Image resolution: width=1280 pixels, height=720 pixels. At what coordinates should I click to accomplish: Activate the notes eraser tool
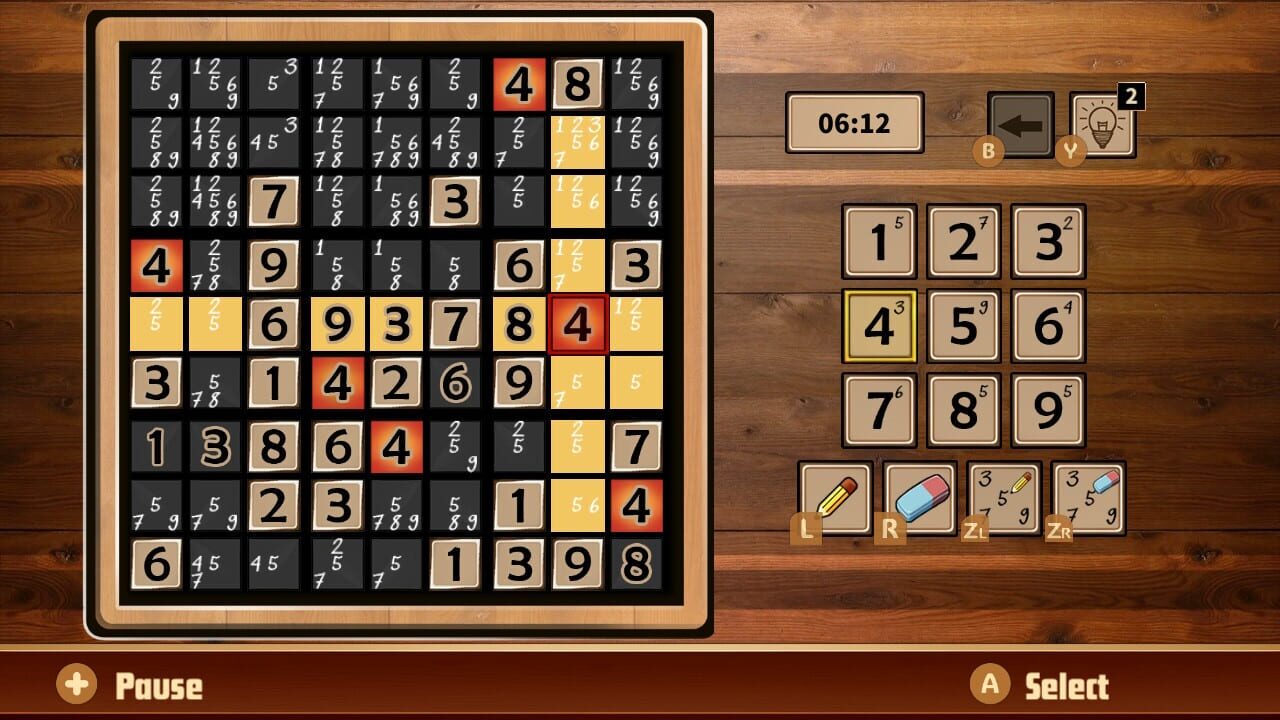(x=1088, y=499)
